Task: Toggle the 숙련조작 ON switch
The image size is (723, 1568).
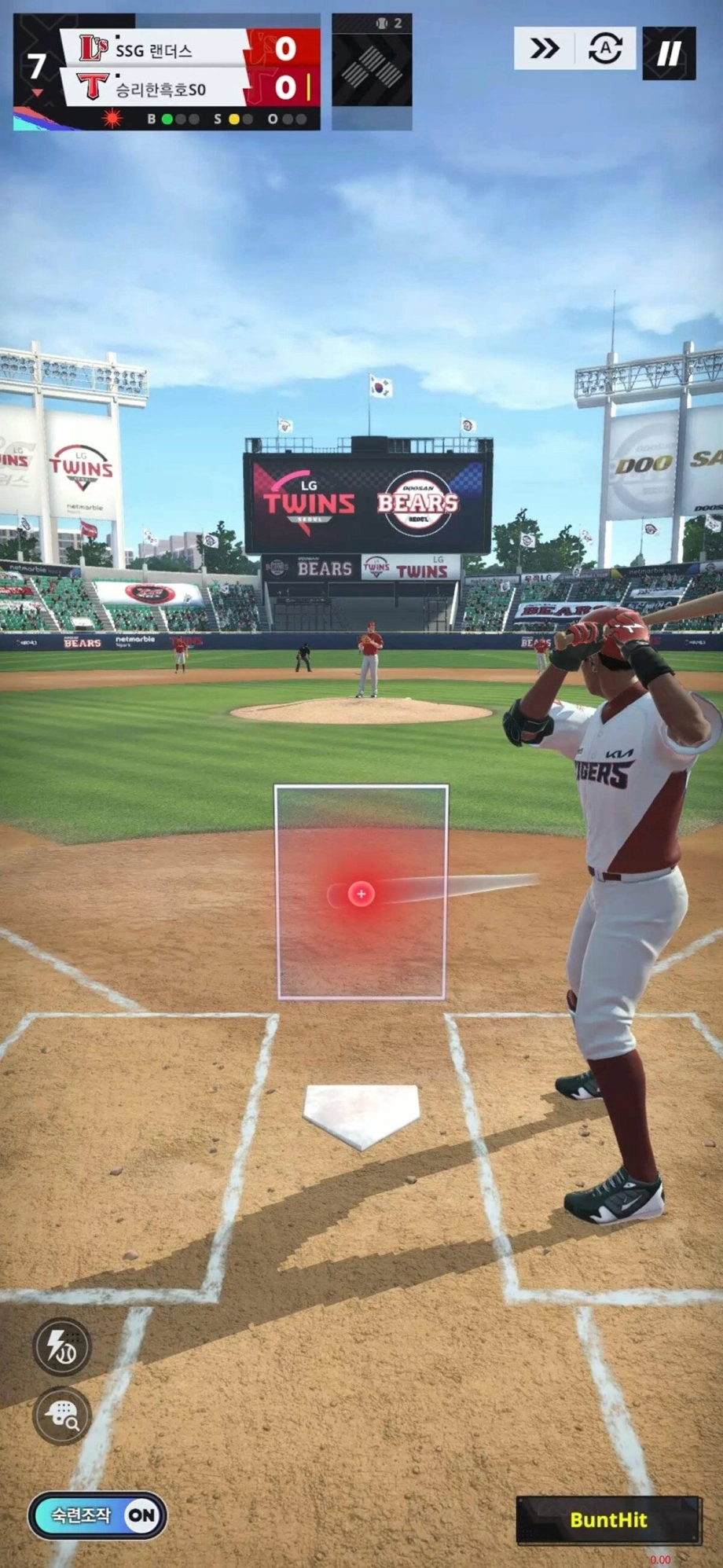Action: click(97, 1515)
